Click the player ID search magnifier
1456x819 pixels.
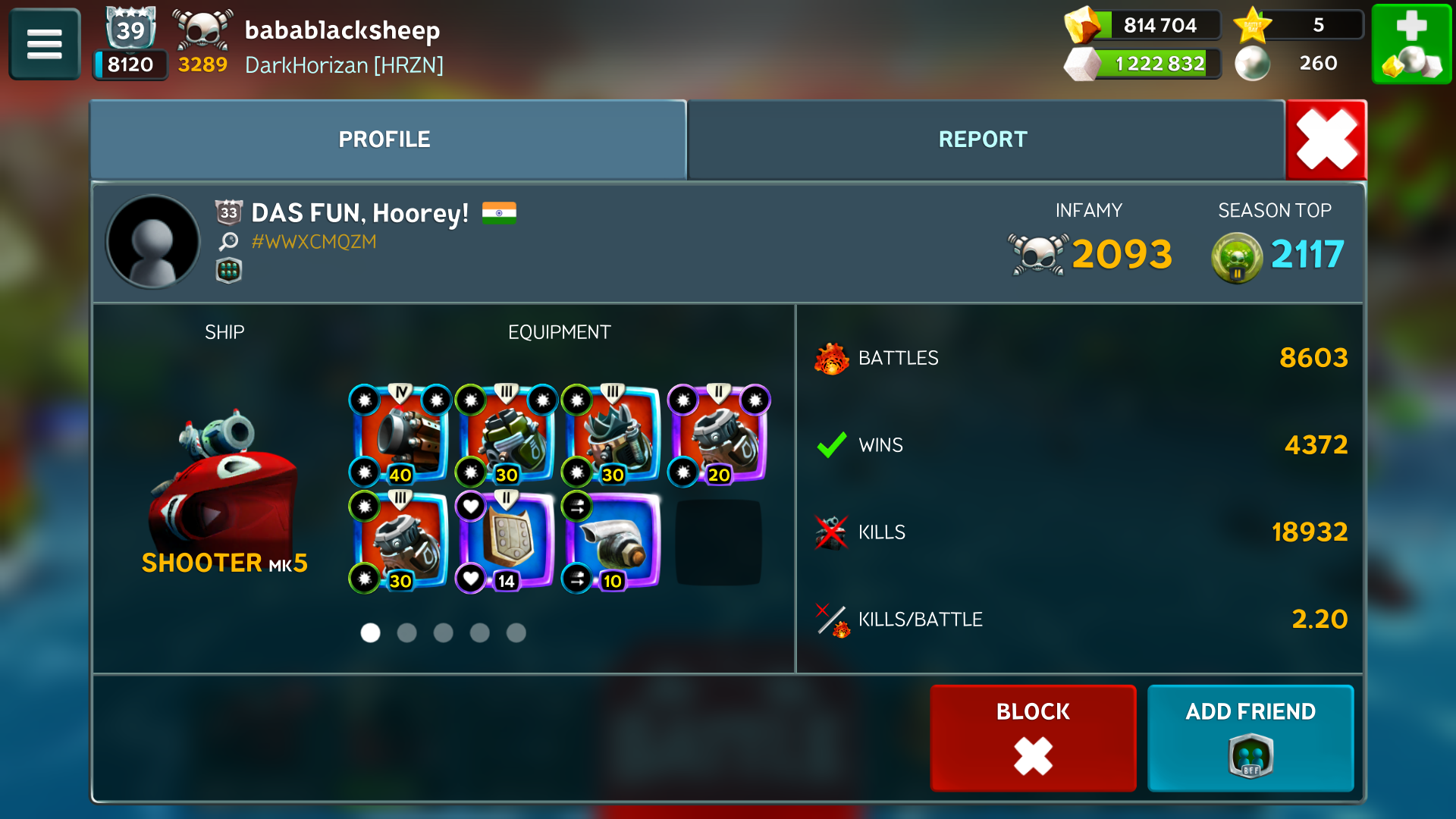228,242
